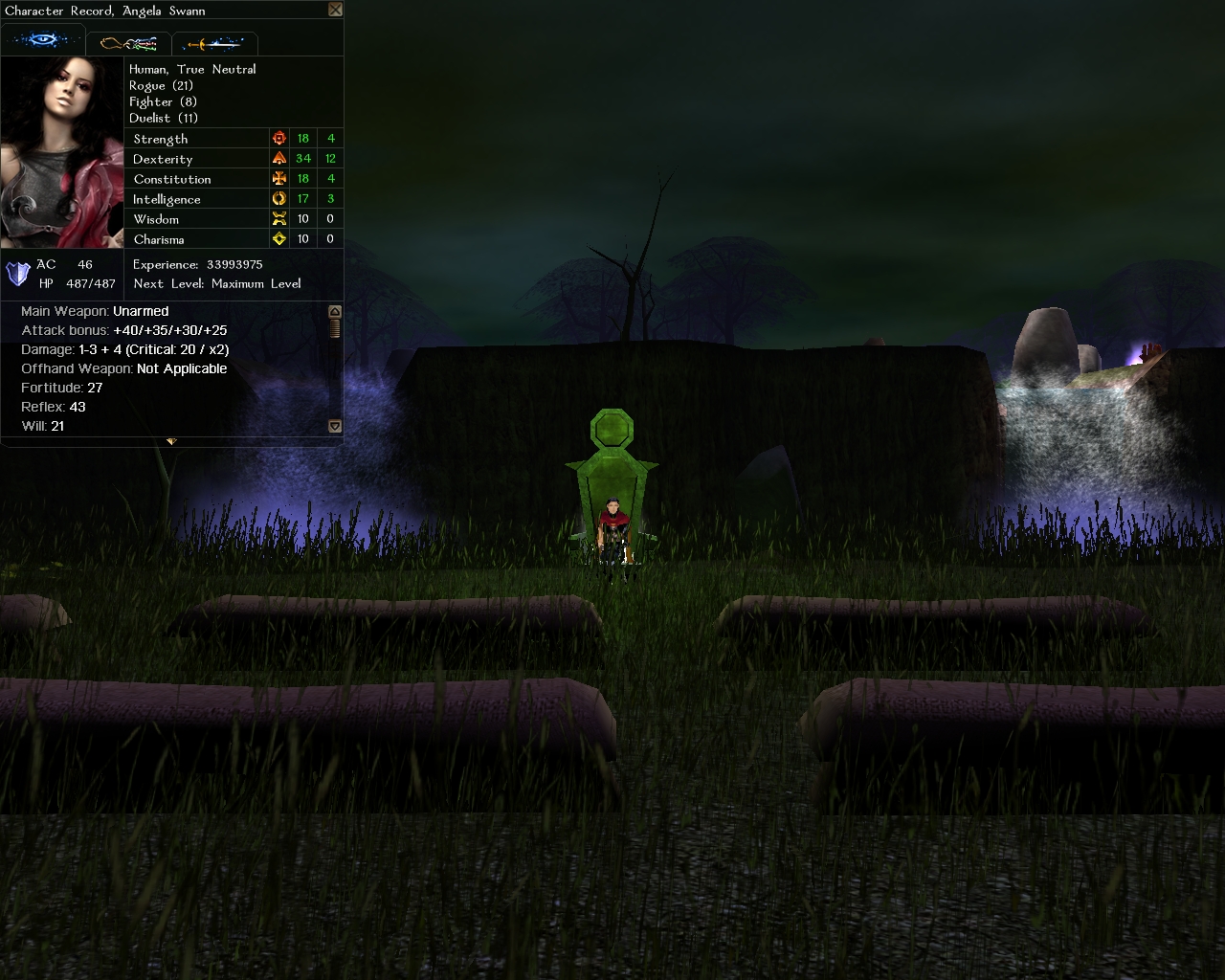Select the Constitution ability icon
Viewport: 1225px width, 980px height.
click(x=279, y=179)
